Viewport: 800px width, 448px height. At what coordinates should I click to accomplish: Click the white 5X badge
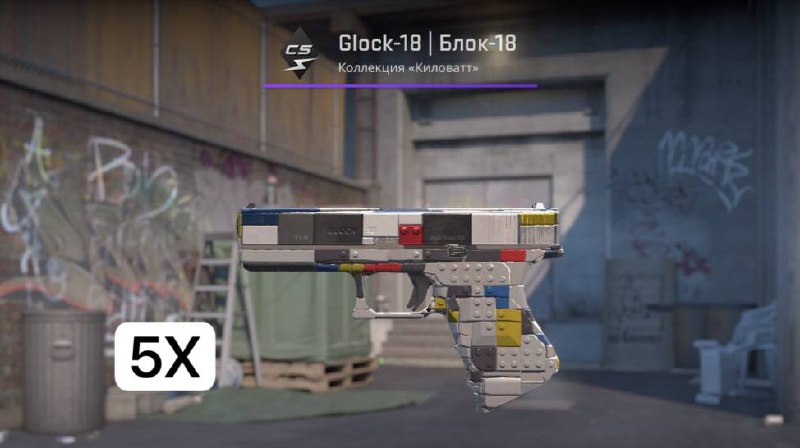[x=165, y=356]
